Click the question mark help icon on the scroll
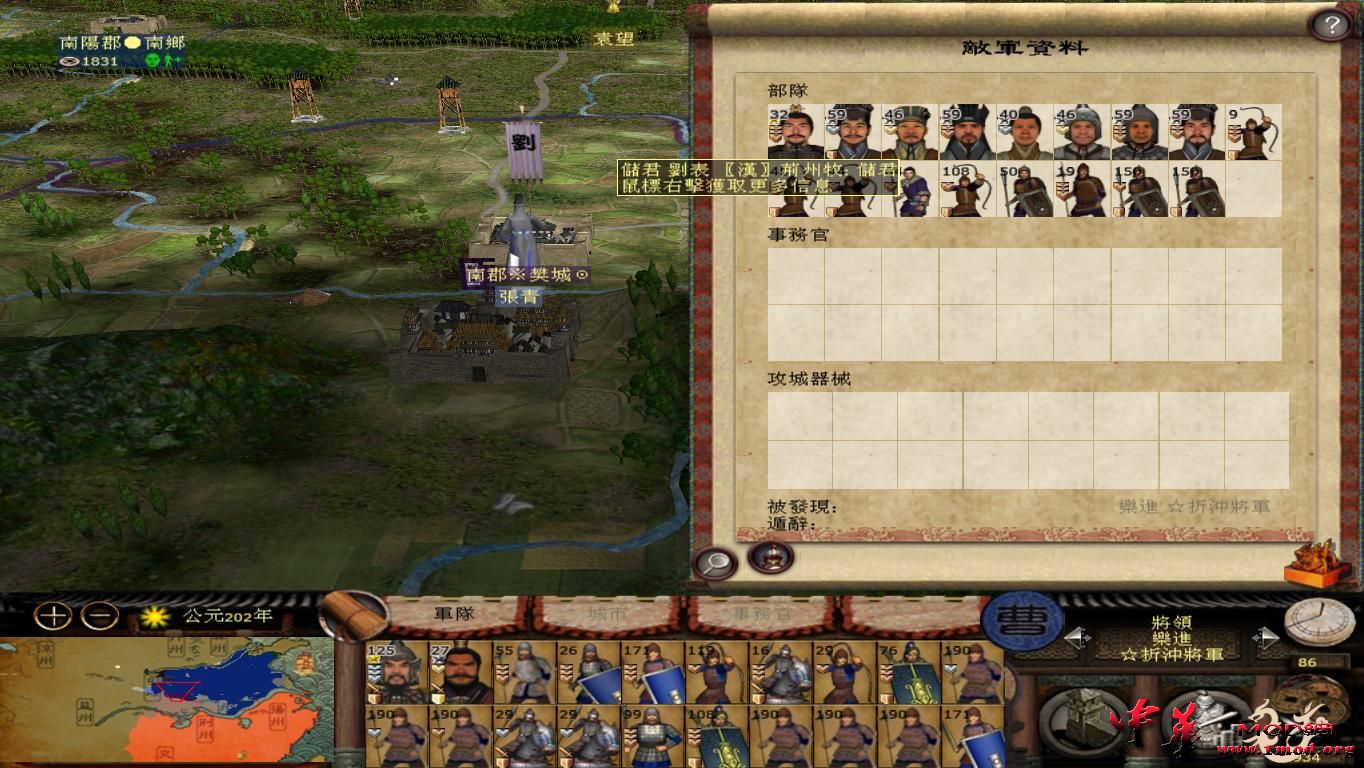Image resolution: width=1364 pixels, height=768 pixels. tap(1330, 23)
